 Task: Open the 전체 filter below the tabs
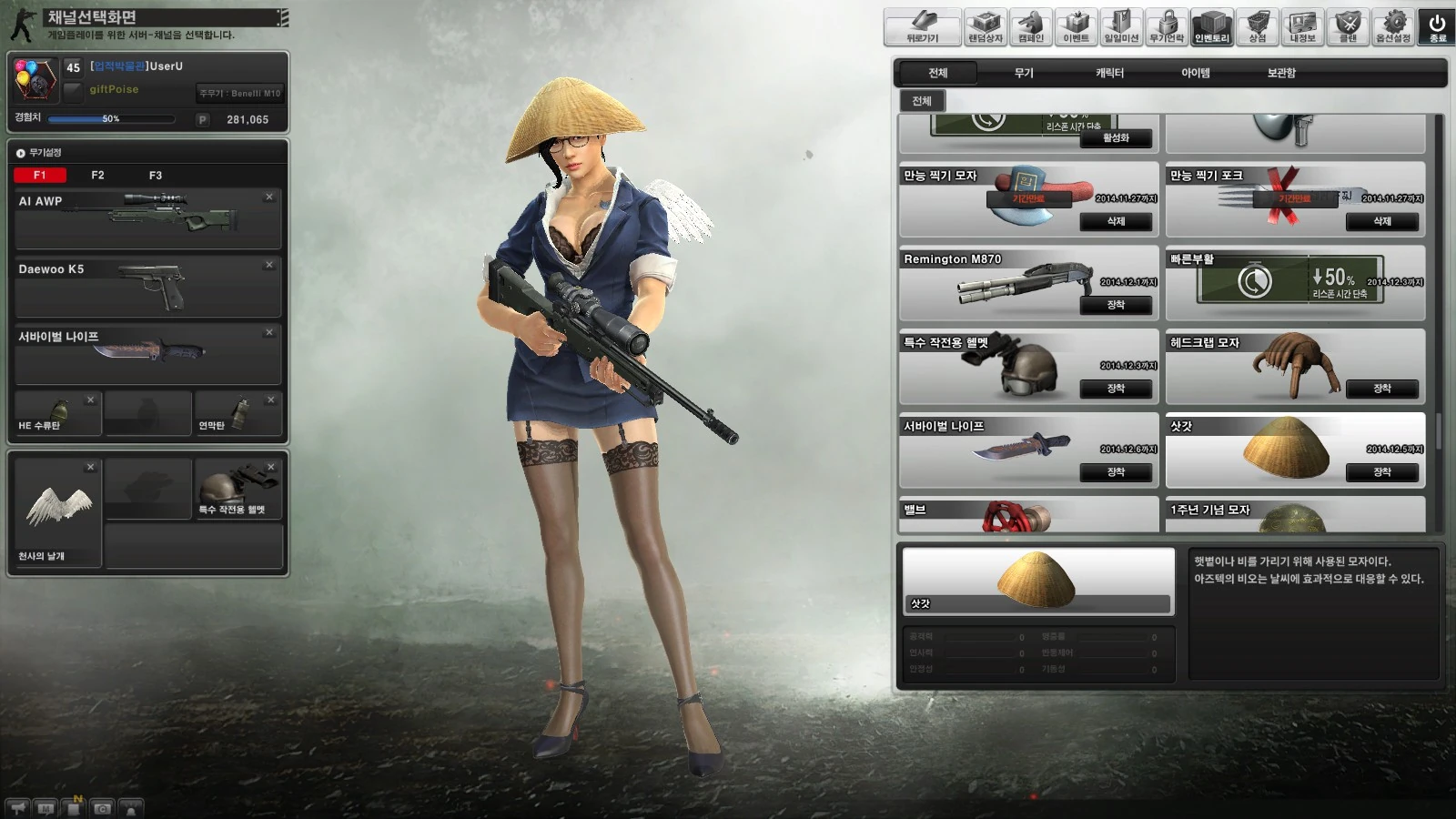click(x=921, y=102)
